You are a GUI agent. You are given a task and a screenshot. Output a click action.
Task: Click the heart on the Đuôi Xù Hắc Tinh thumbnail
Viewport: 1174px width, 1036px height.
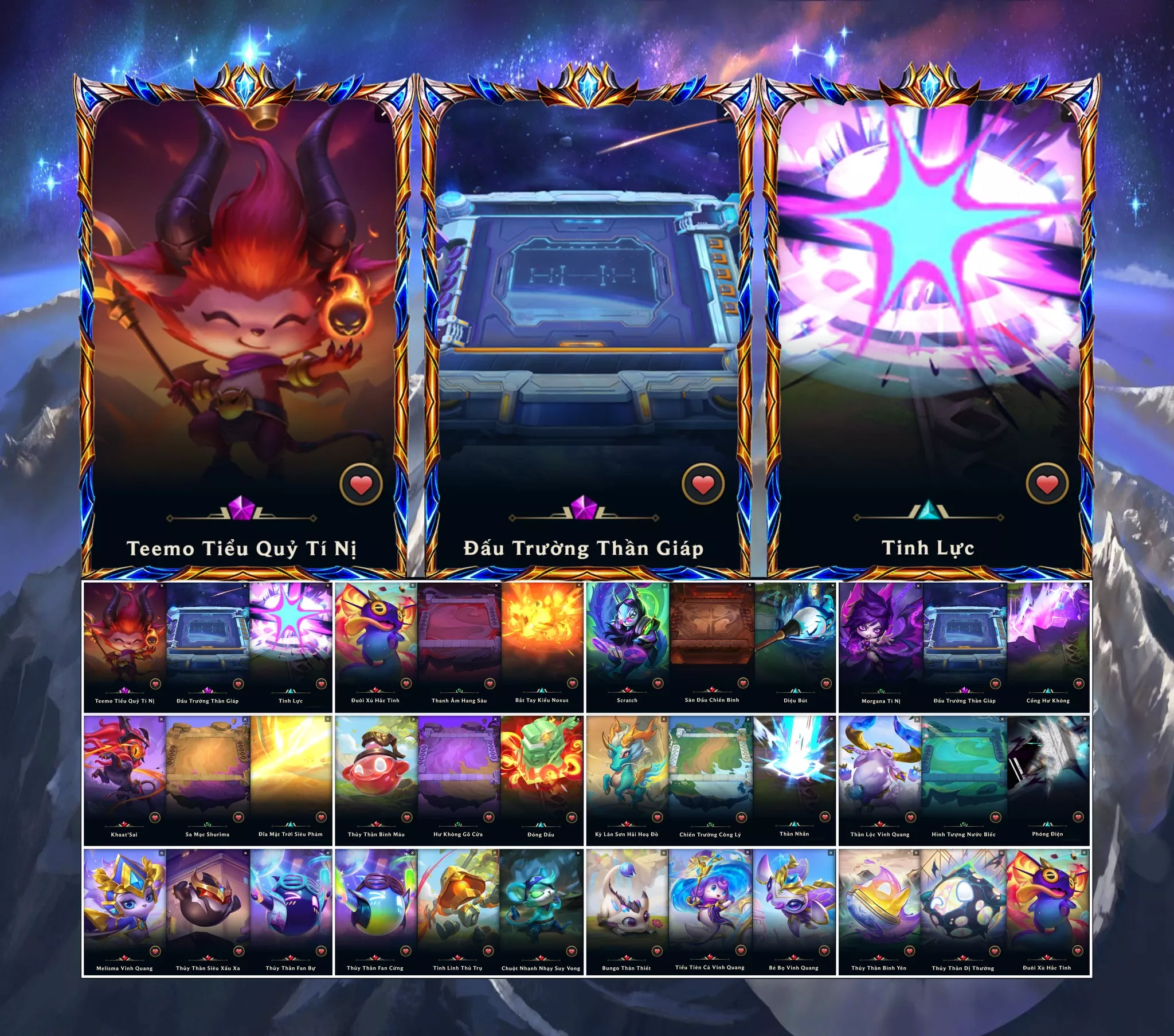point(406,684)
